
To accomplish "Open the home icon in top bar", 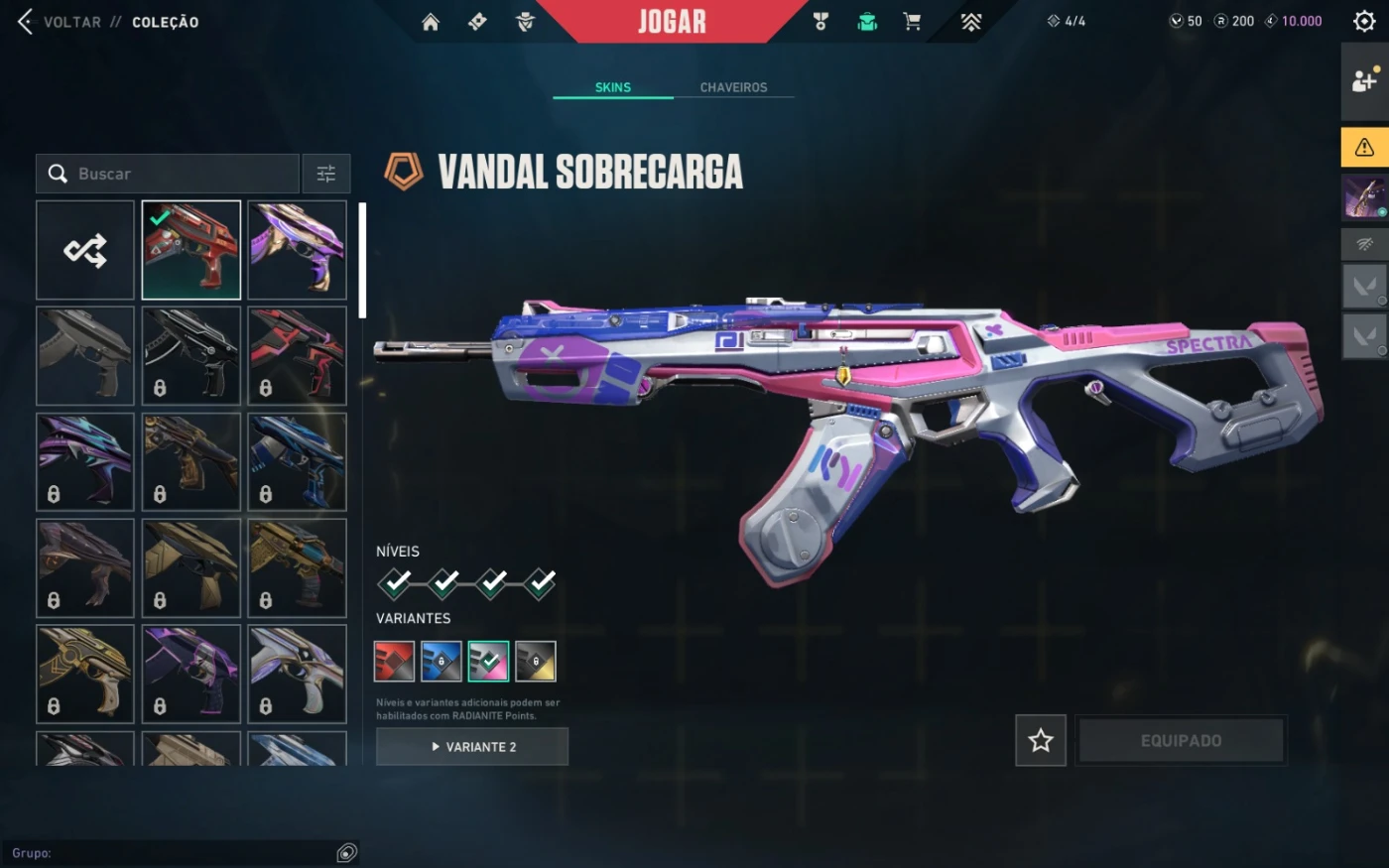I will pyautogui.click(x=431, y=22).
